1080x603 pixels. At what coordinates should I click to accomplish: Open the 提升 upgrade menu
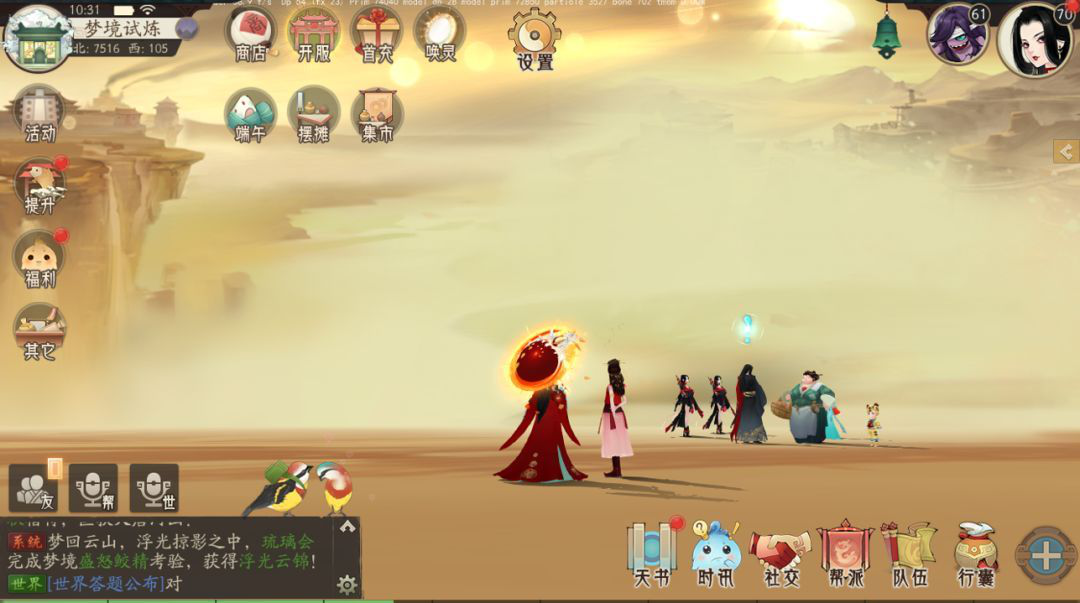pyautogui.click(x=39, y=184)
